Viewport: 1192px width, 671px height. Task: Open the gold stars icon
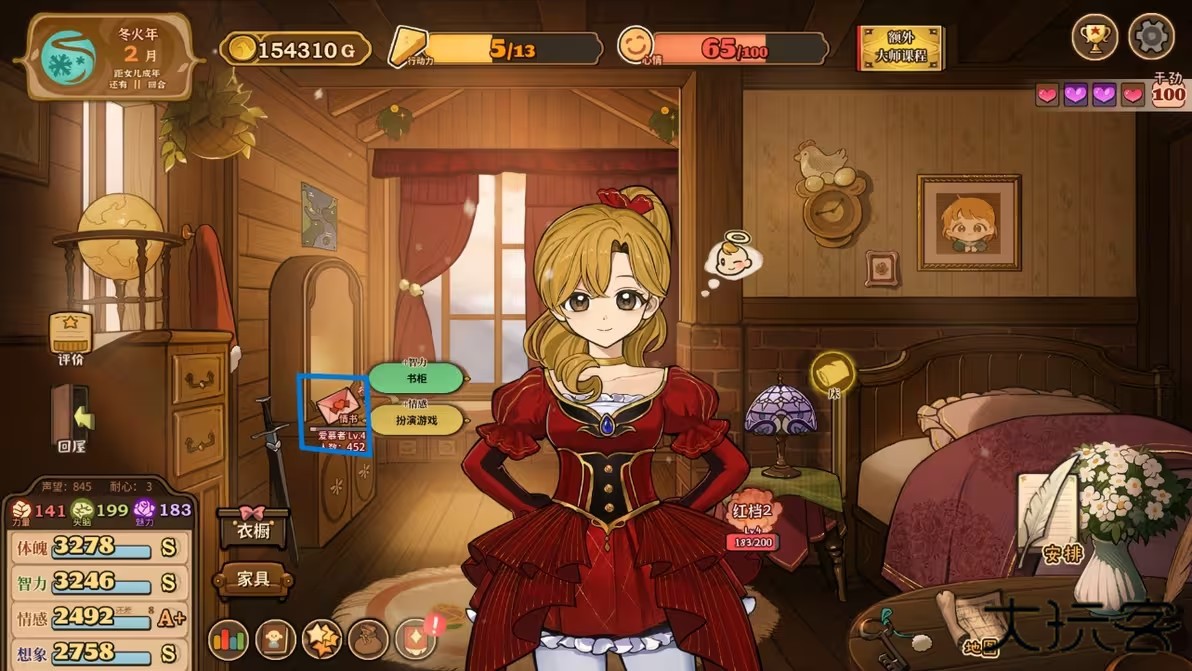(322, 640)
